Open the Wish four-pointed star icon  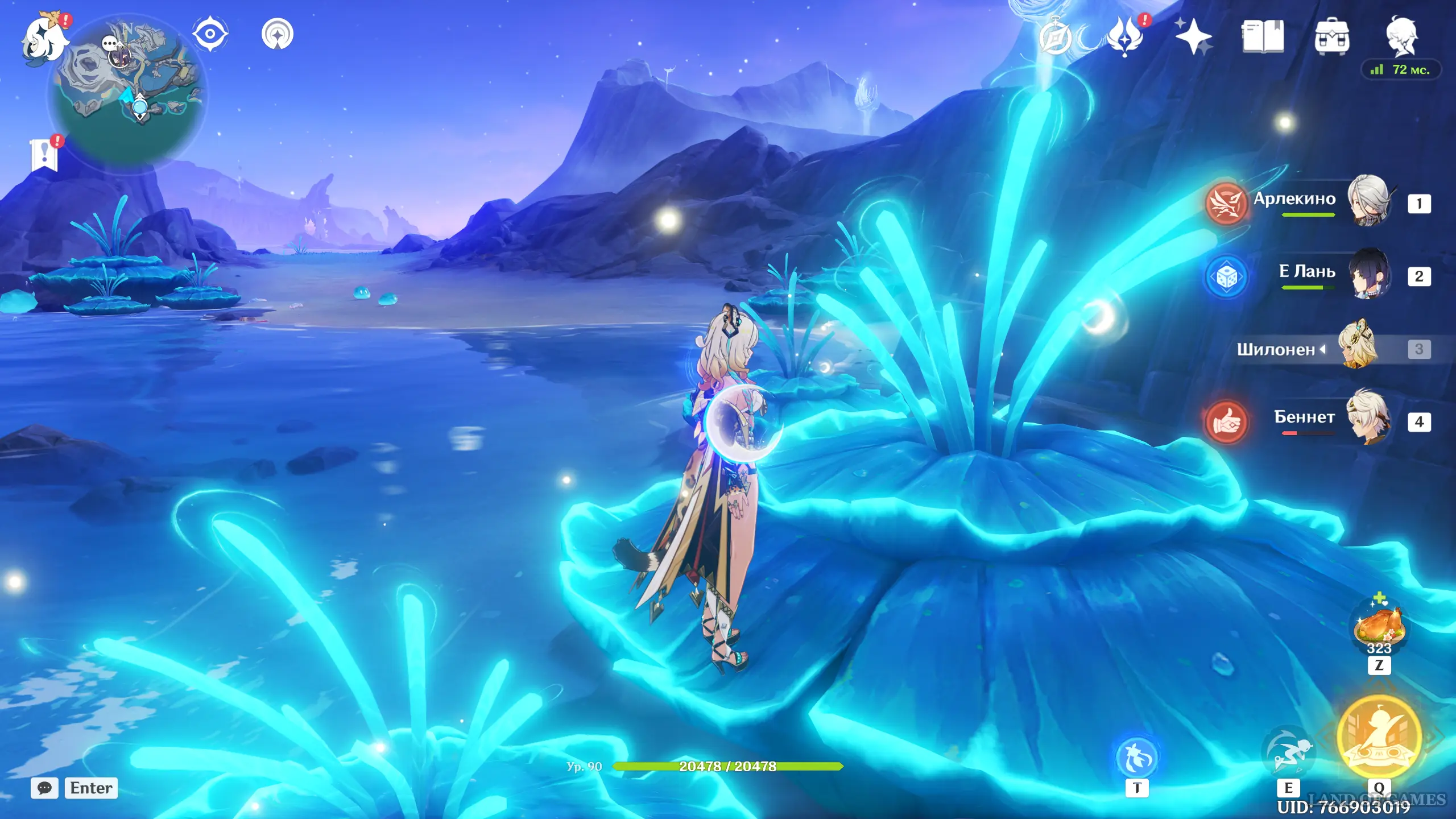[x=1193, y=36]
